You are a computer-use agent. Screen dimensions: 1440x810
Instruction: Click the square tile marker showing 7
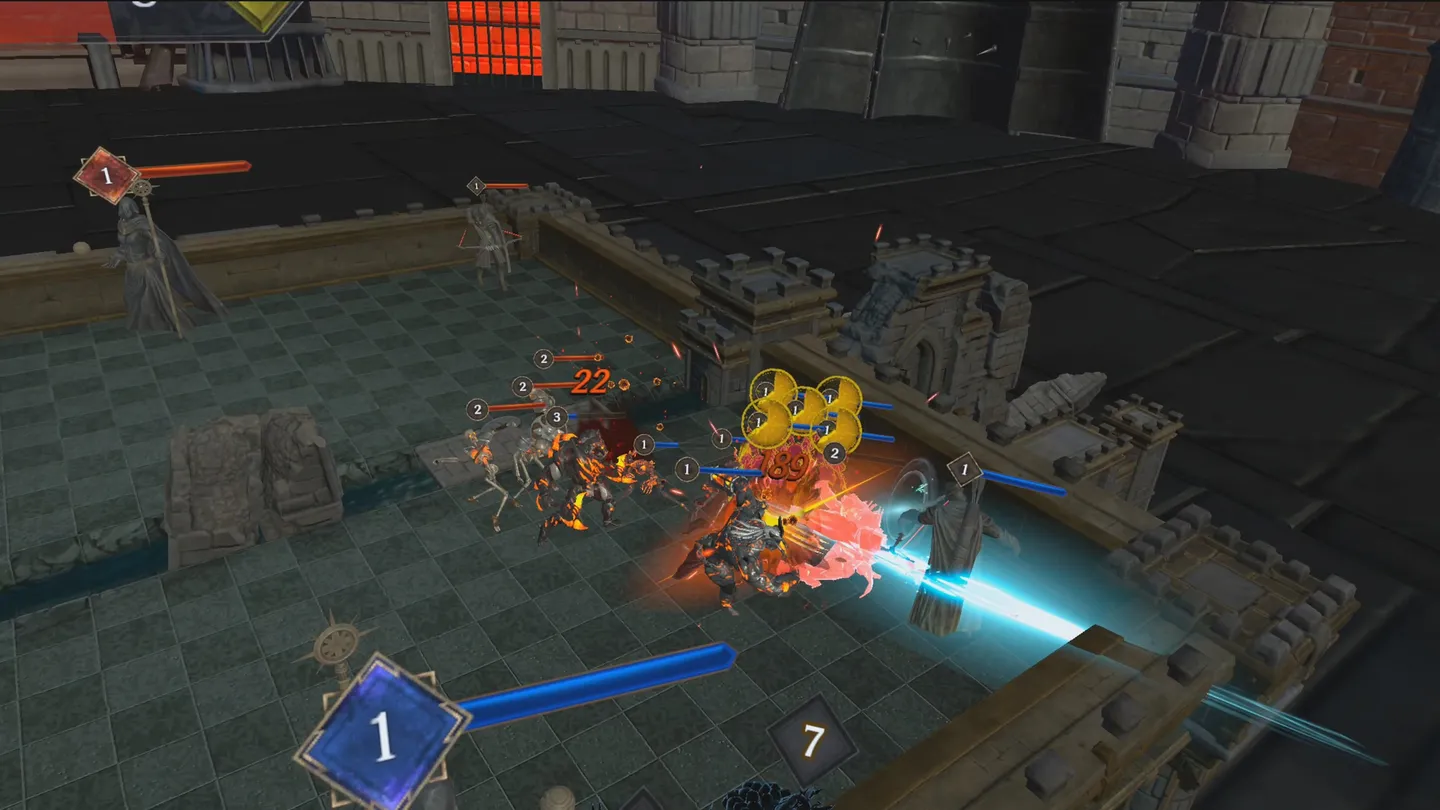click(x=814, y=740)
